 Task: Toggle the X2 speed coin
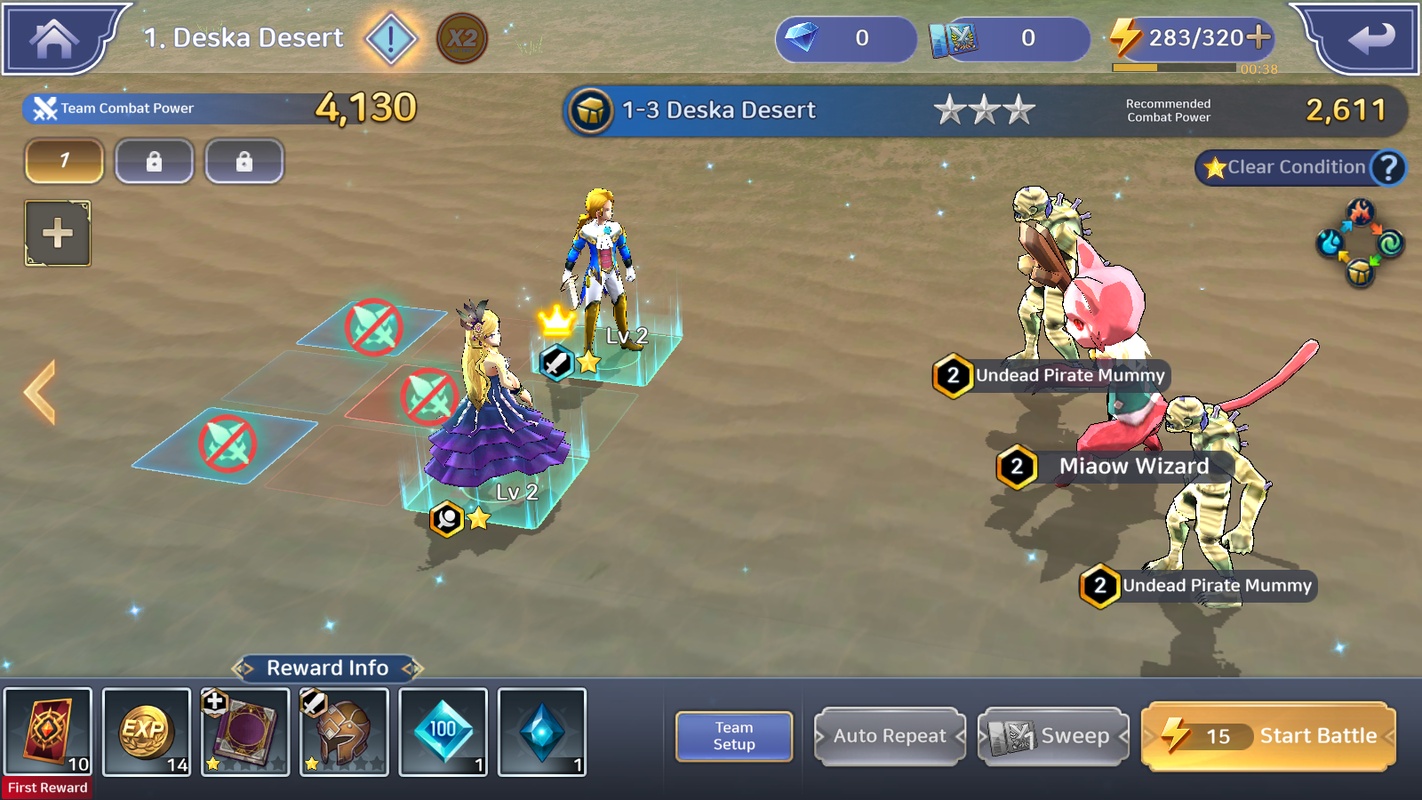(462, 40)
